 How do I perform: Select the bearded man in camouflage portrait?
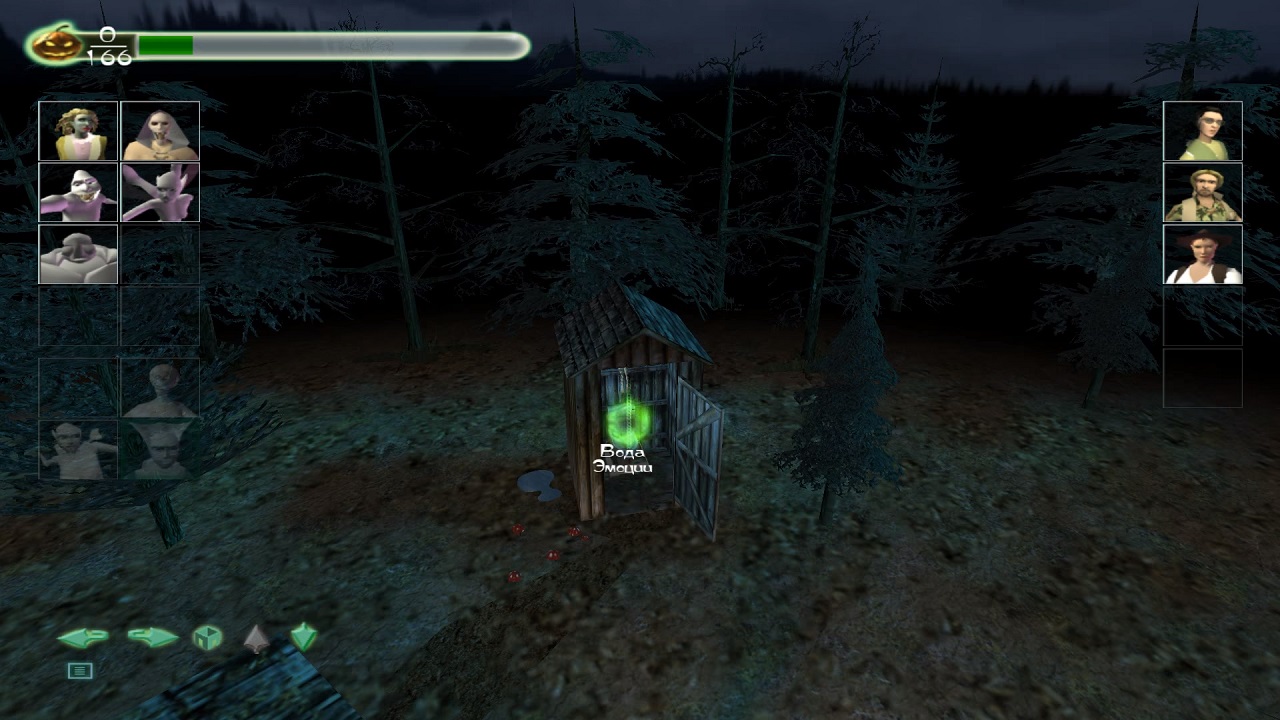click(1202, 192)
